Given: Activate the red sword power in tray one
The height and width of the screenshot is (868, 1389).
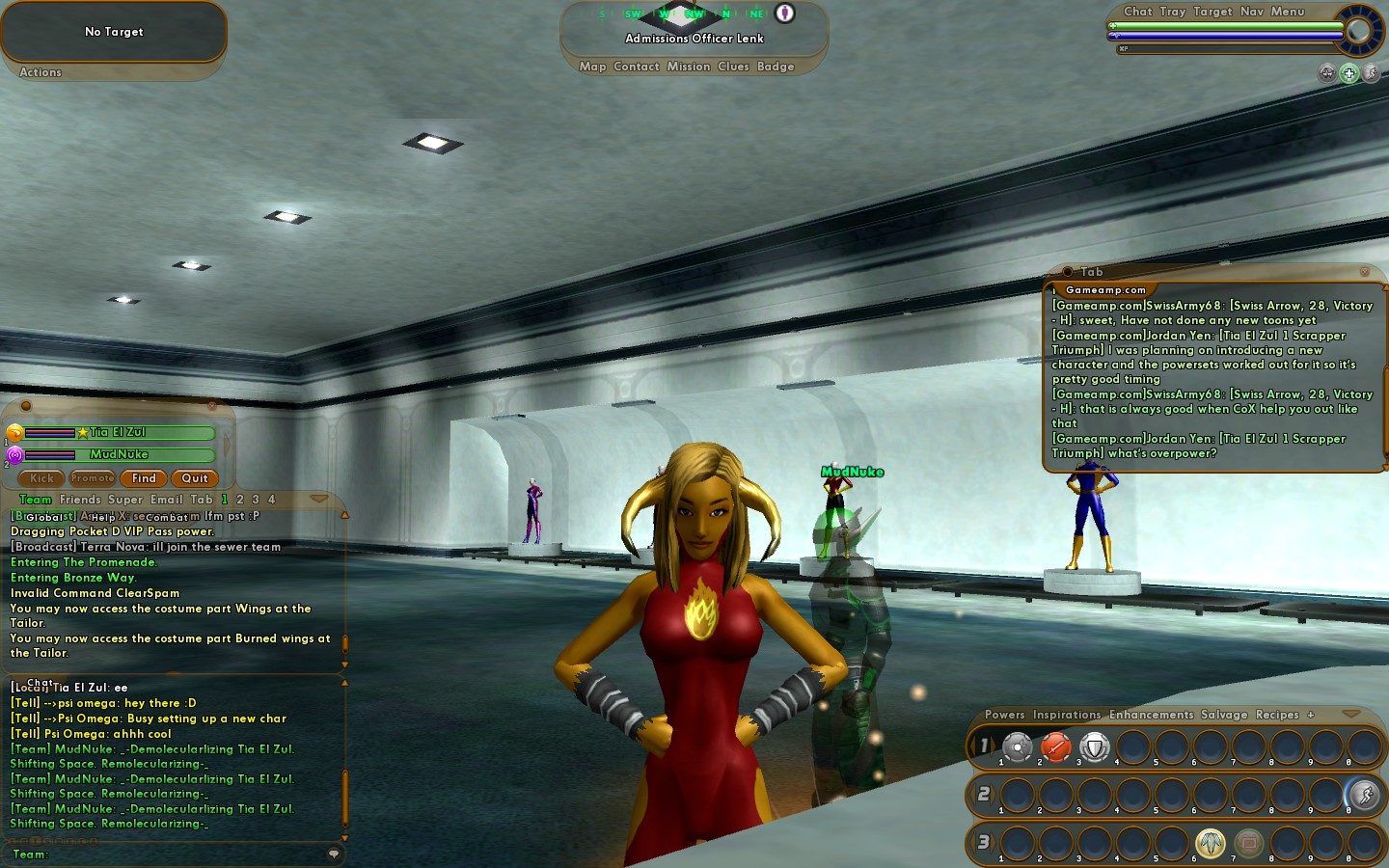Looking at the screenshot, I should coord(1056,746).
